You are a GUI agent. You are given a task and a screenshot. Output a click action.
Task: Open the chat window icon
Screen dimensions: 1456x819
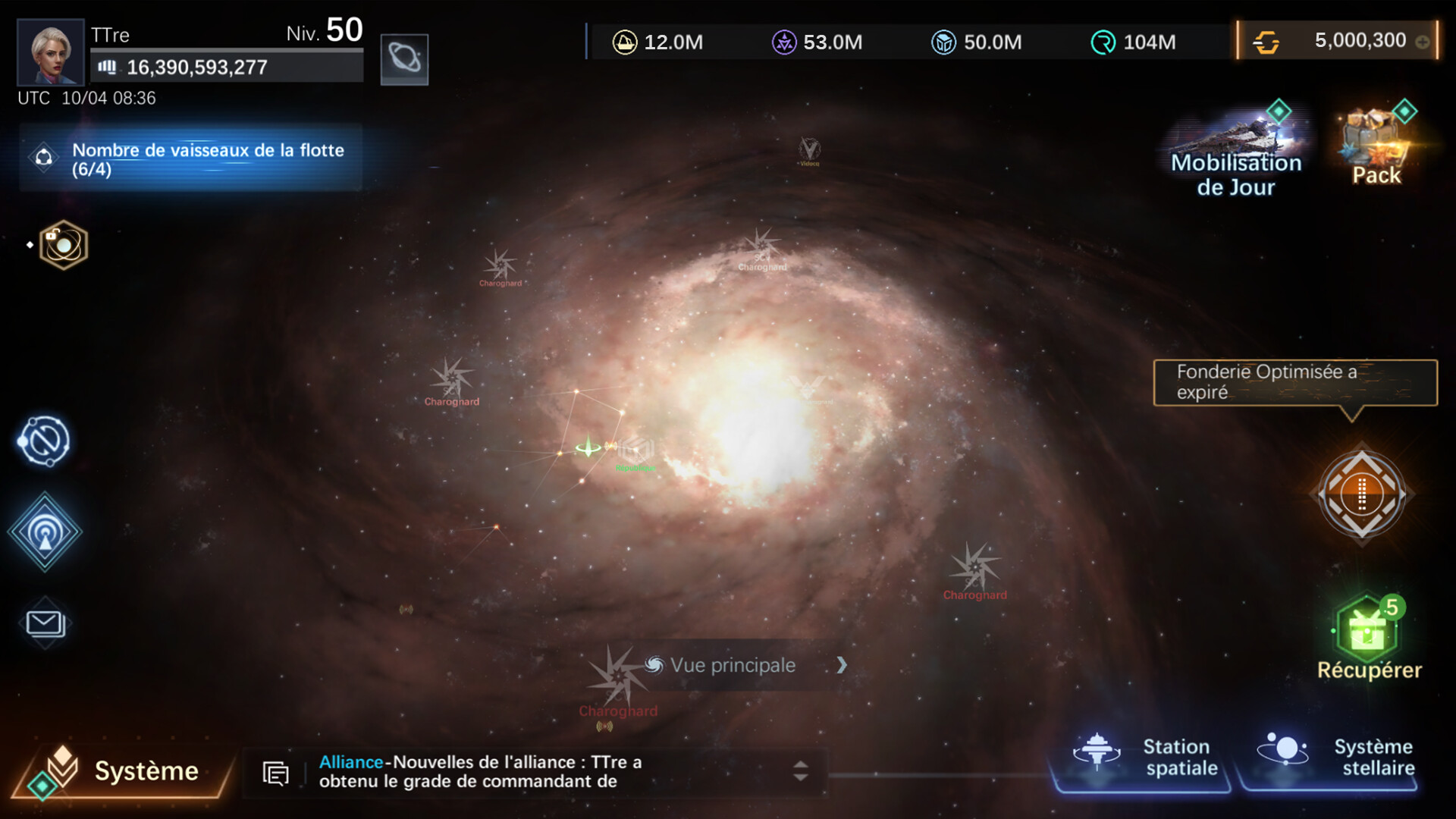pos(275,773)
